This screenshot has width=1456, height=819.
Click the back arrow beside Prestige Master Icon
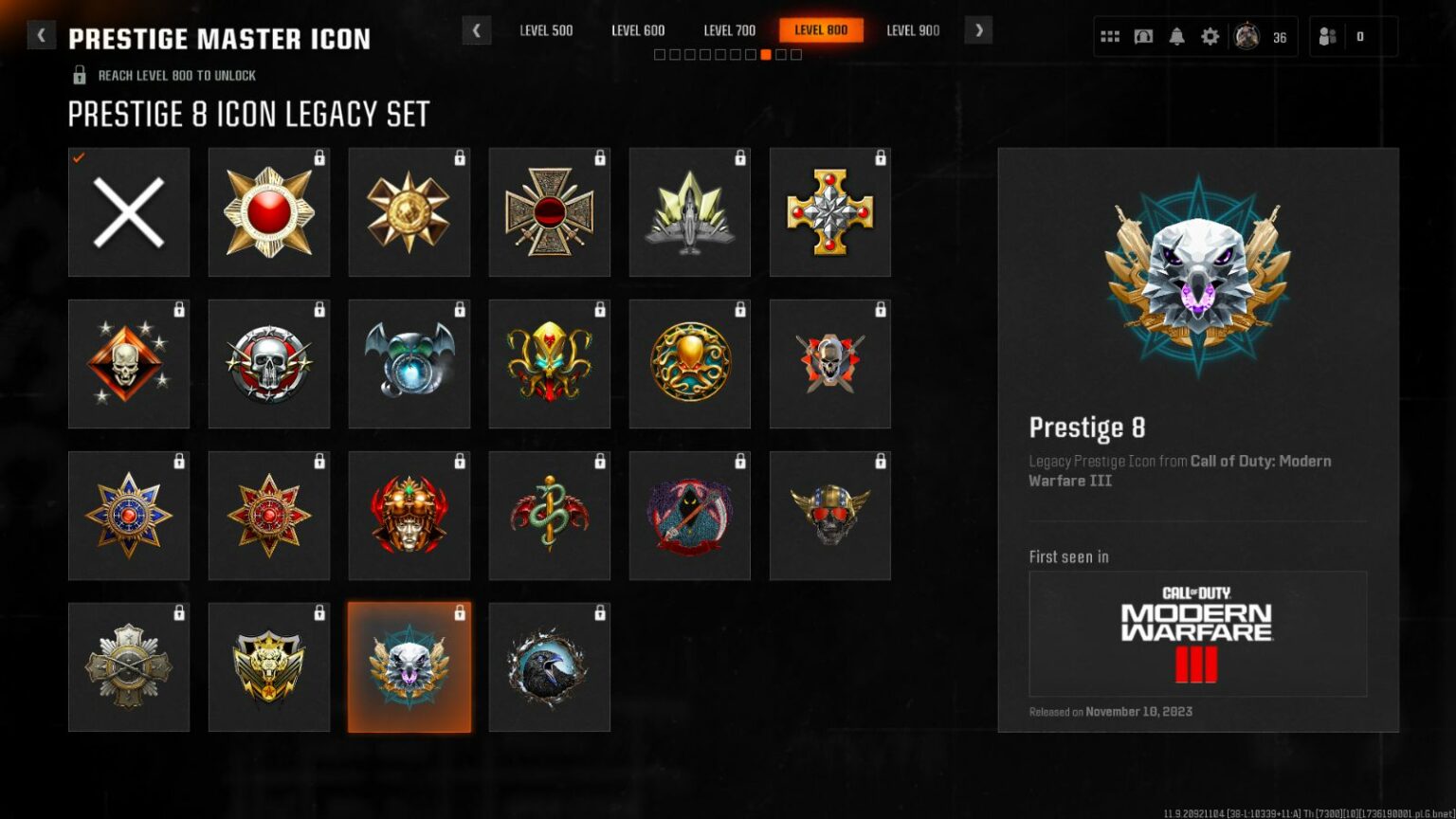point(41,33)
